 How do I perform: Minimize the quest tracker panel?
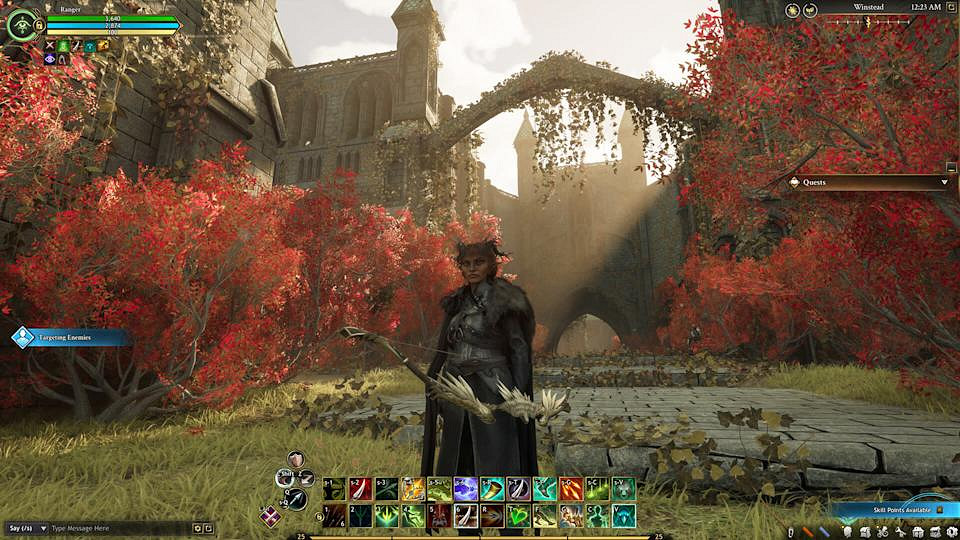(951, 168)
